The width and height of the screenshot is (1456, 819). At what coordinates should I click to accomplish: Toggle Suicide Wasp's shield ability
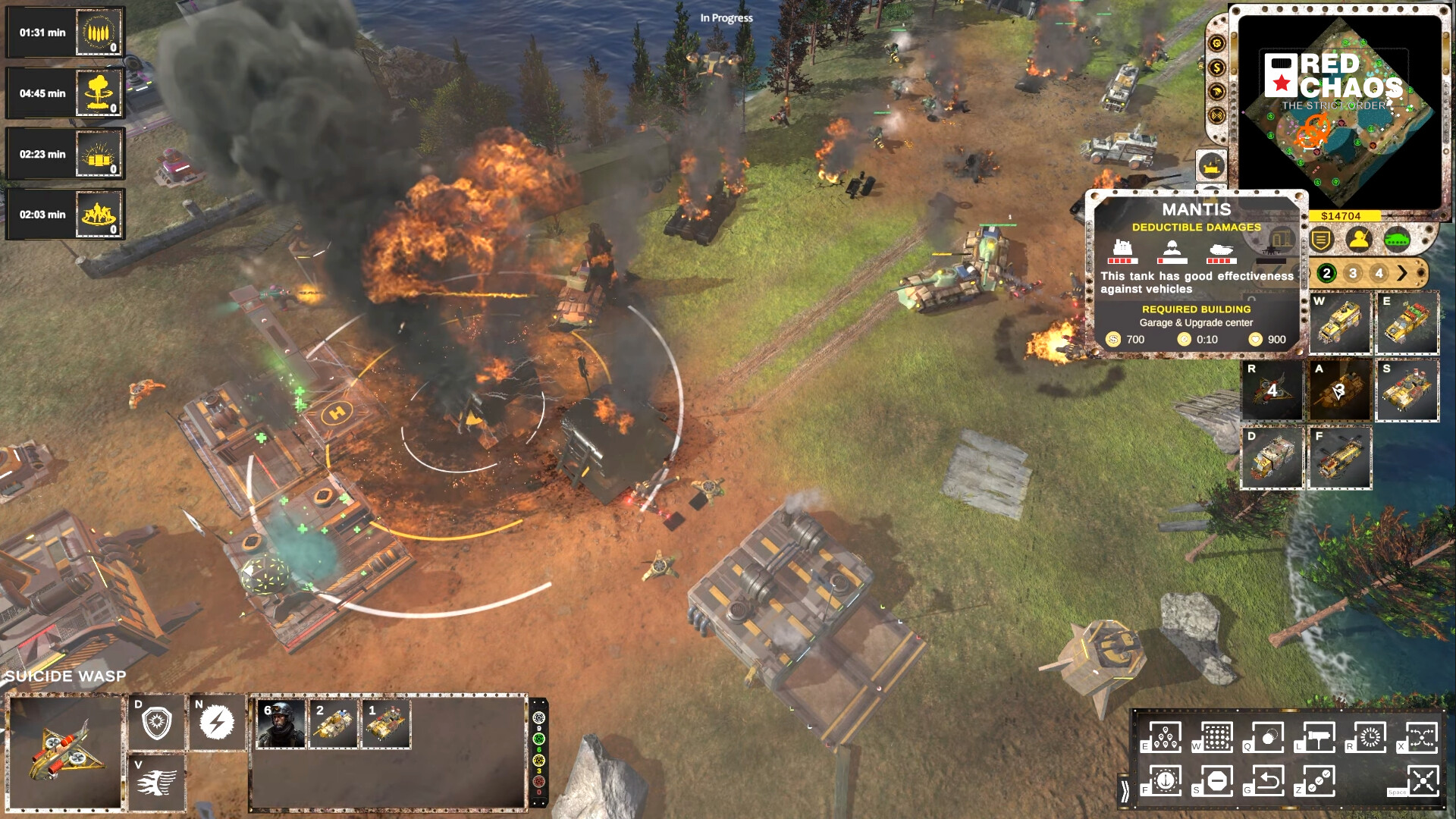pos(158,722)
